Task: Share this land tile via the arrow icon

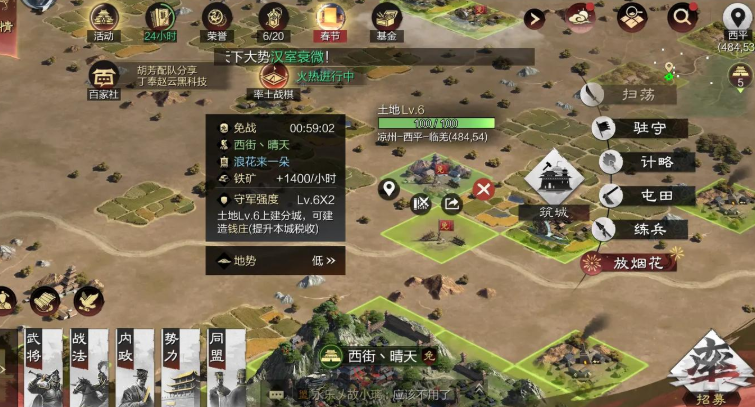Action: [x=451, y=204]
